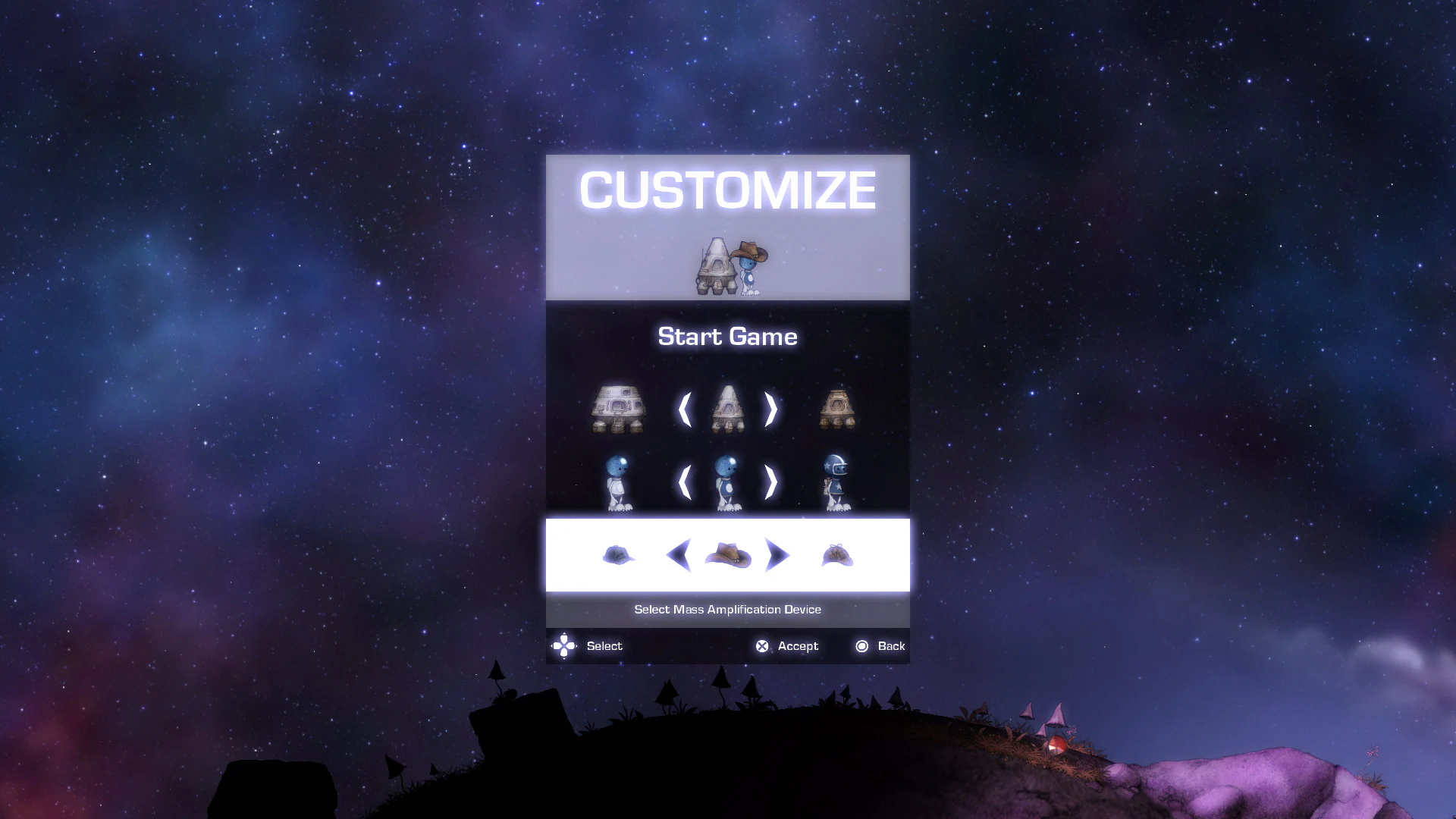Pick the rounded capsule lander on the left

click(x=617, y=409)
